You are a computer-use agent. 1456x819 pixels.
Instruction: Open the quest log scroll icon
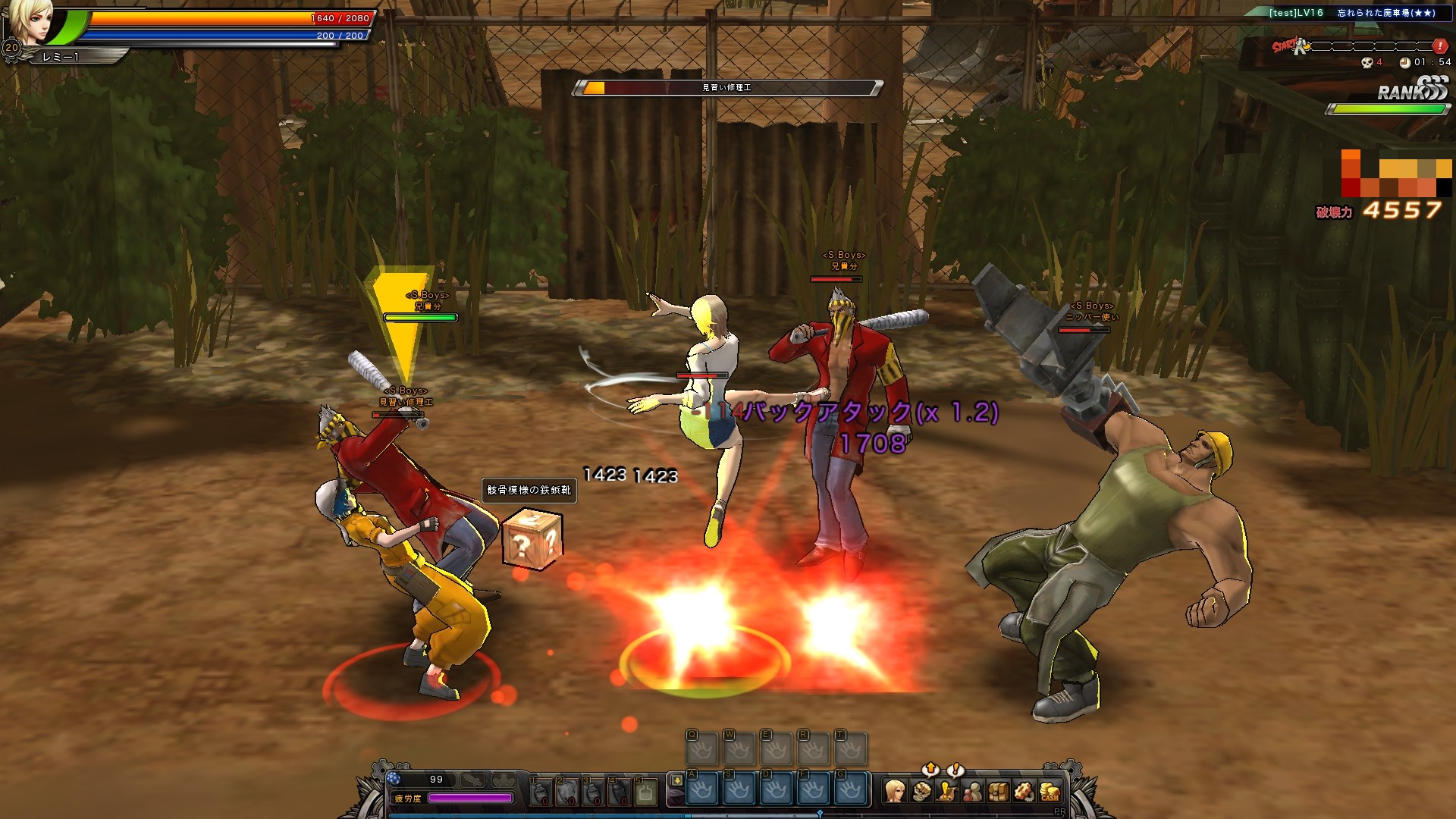947,792
